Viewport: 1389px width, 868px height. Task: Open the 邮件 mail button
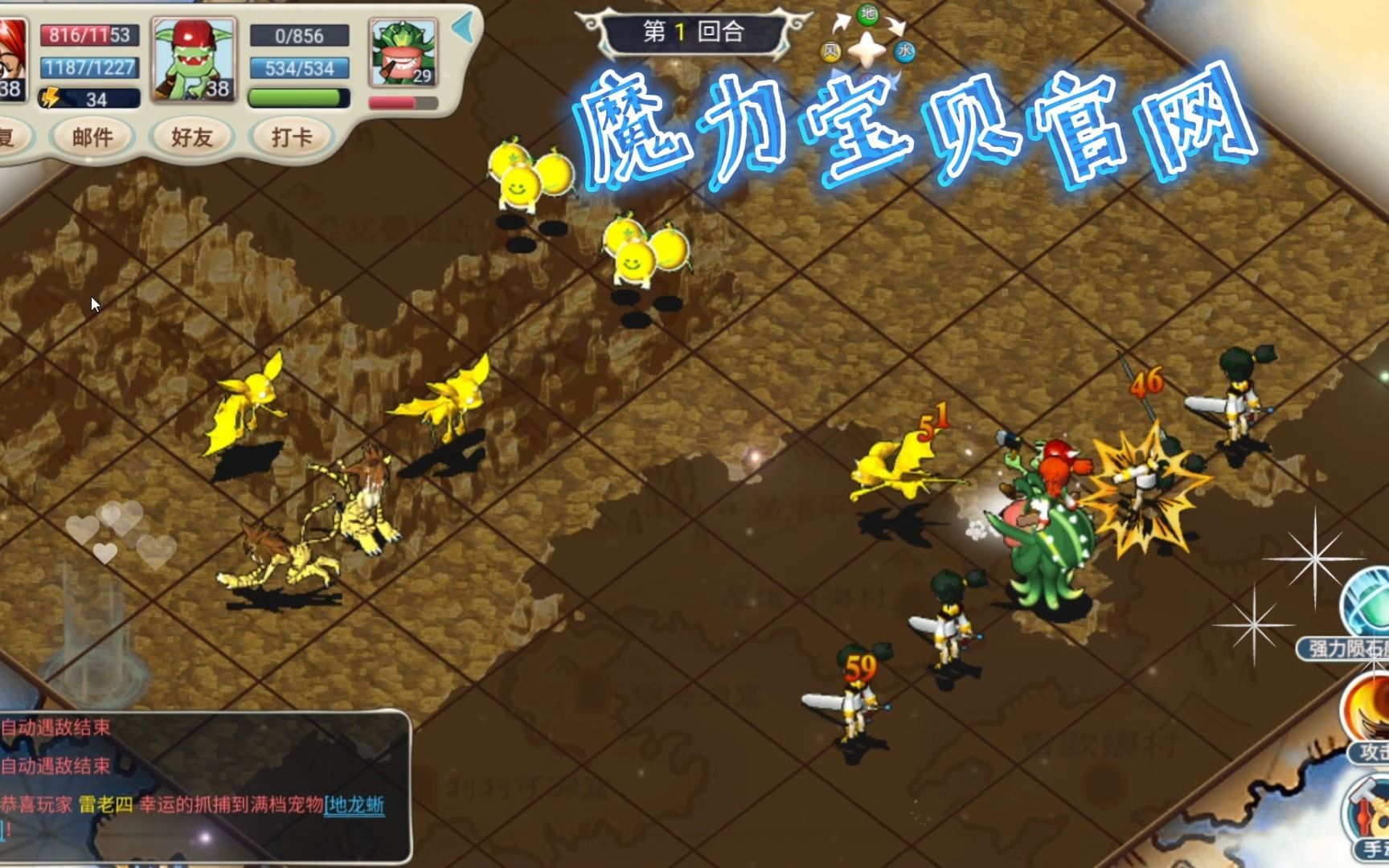point(92,137)
